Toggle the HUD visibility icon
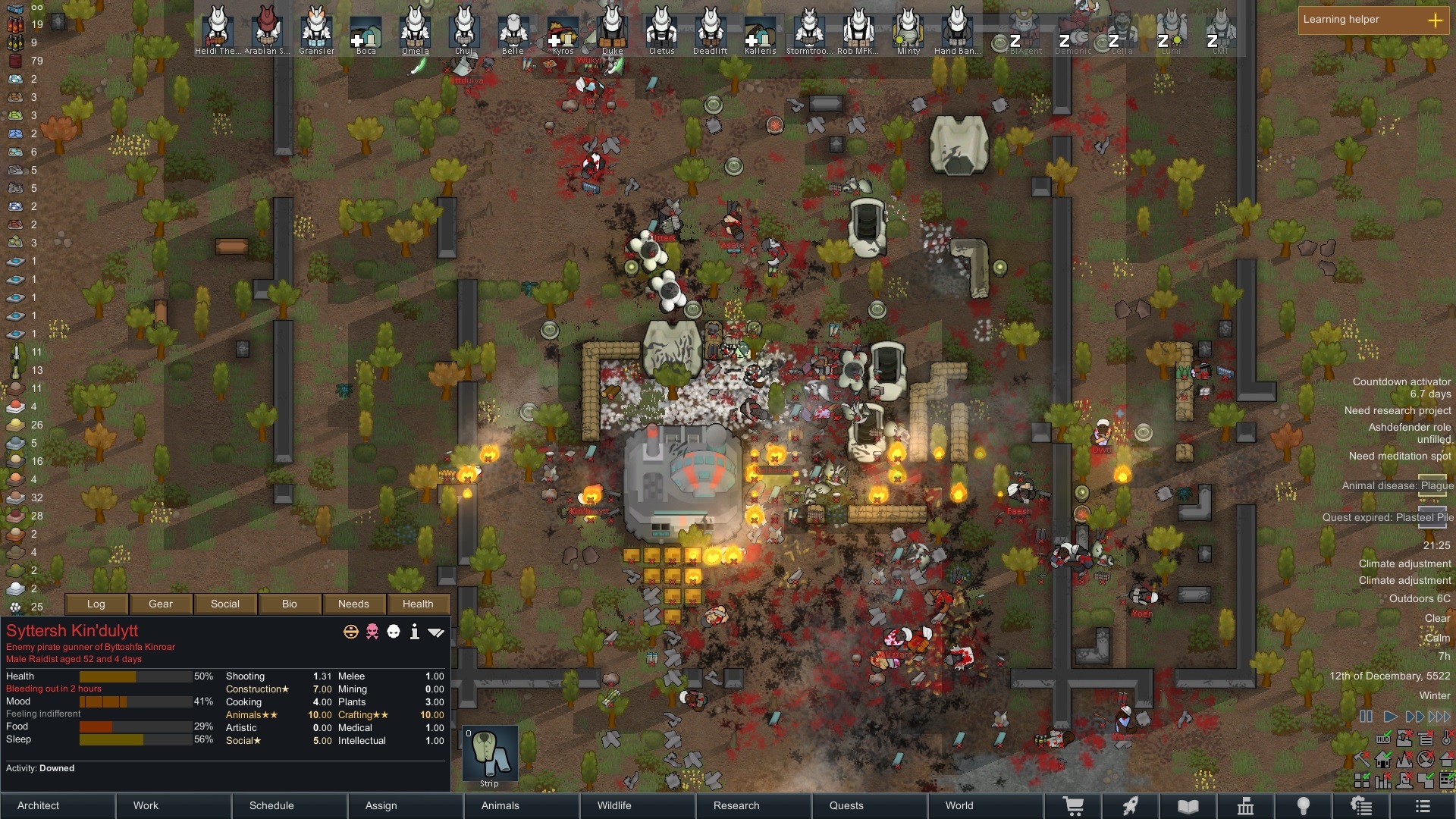Viewport: 1456px width, 819px height. [x=1383, y=739]
